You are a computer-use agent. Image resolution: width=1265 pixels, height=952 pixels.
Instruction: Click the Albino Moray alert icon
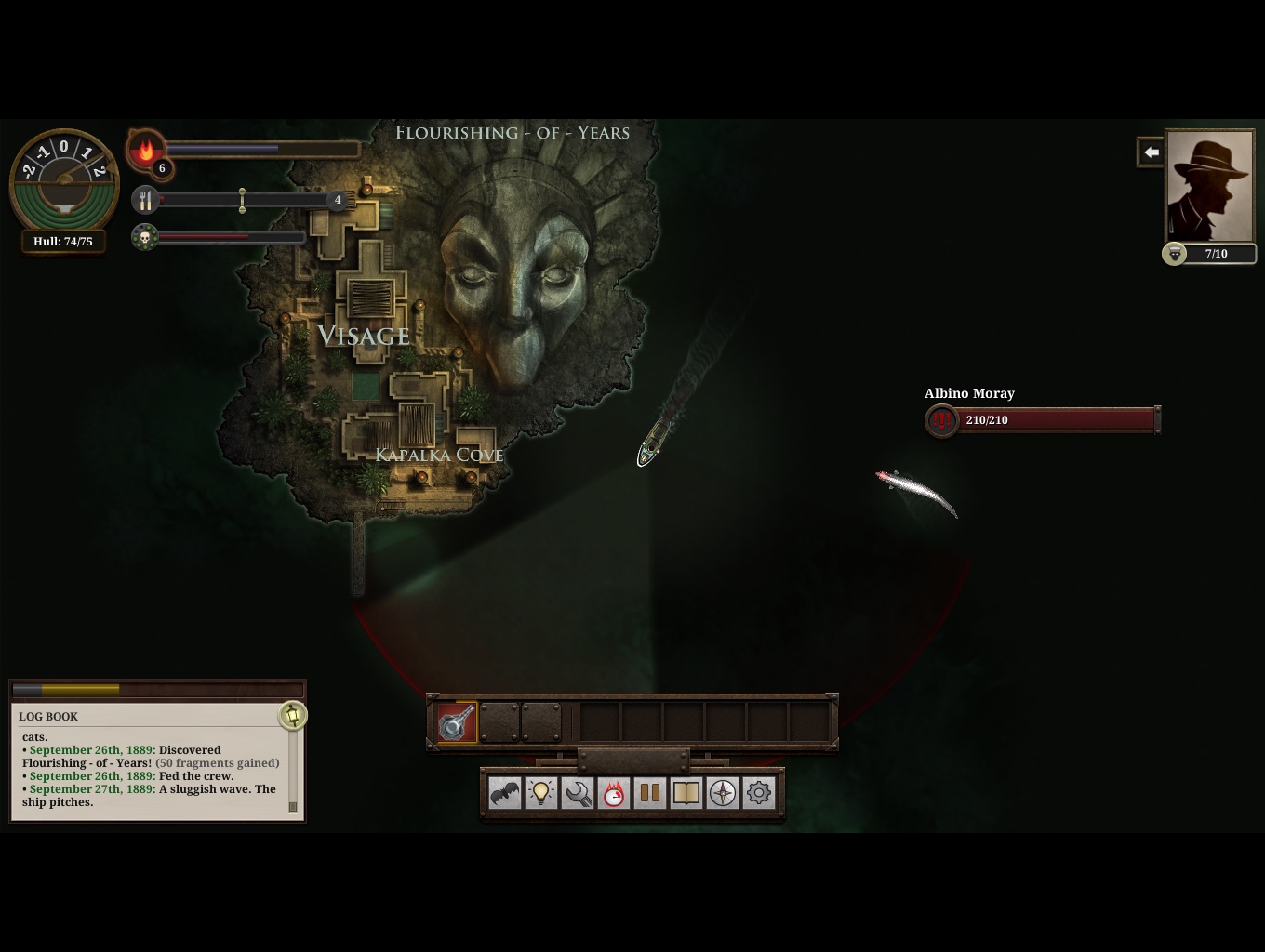[941, 420]
